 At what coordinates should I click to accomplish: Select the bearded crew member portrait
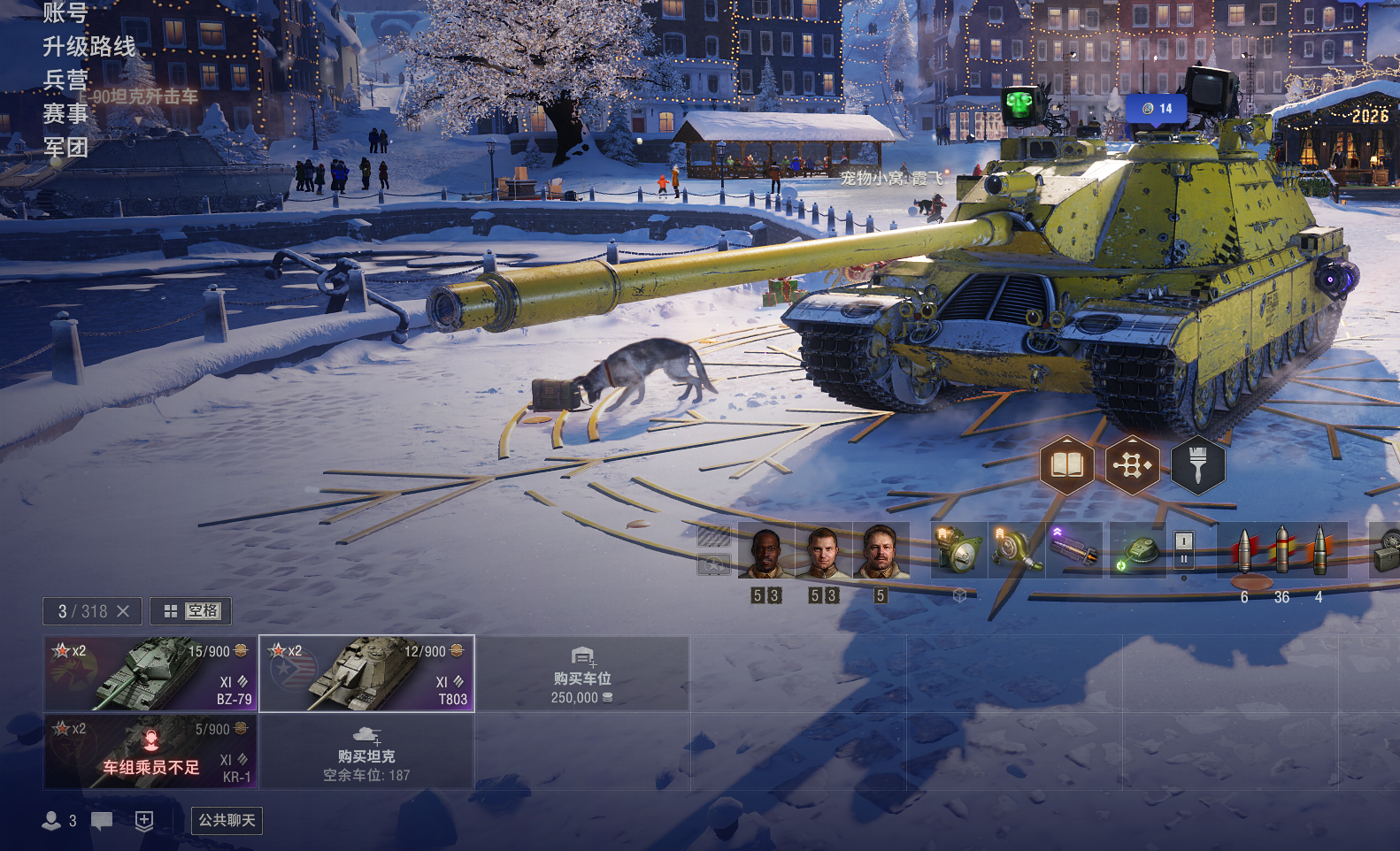(880, 551)
